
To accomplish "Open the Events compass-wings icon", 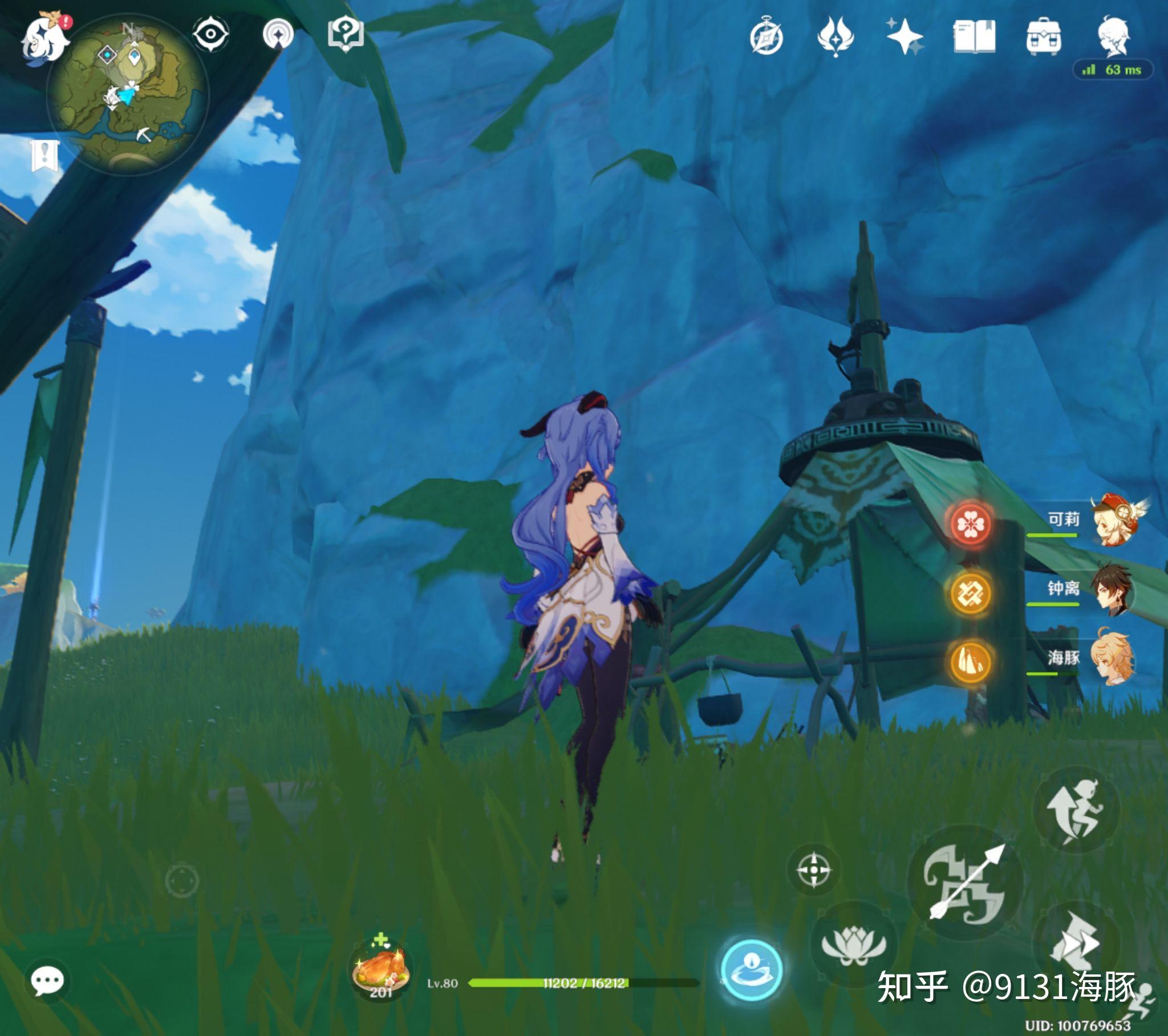I will [836, 36].
